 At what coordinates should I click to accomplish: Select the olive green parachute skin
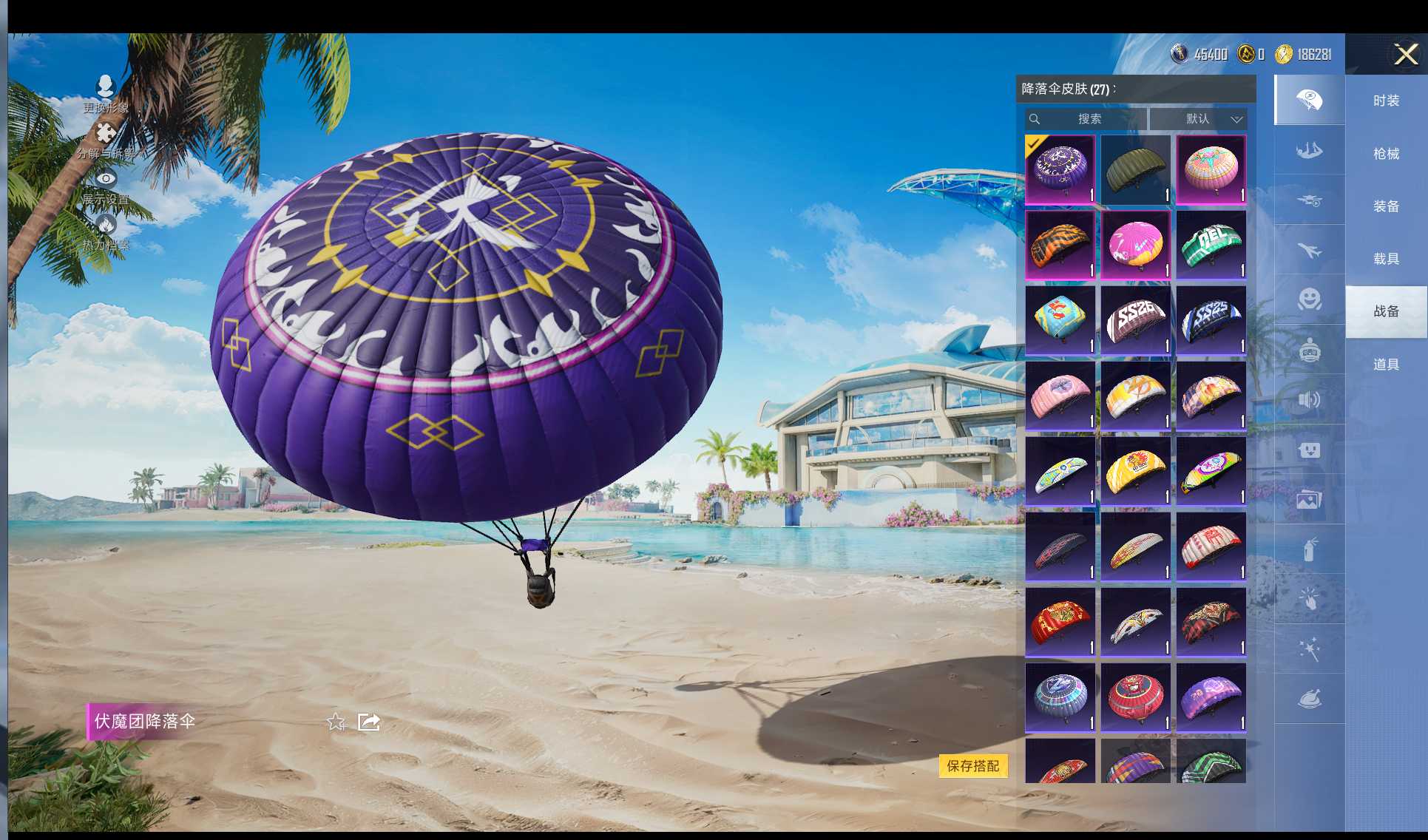click(1135, 169)
